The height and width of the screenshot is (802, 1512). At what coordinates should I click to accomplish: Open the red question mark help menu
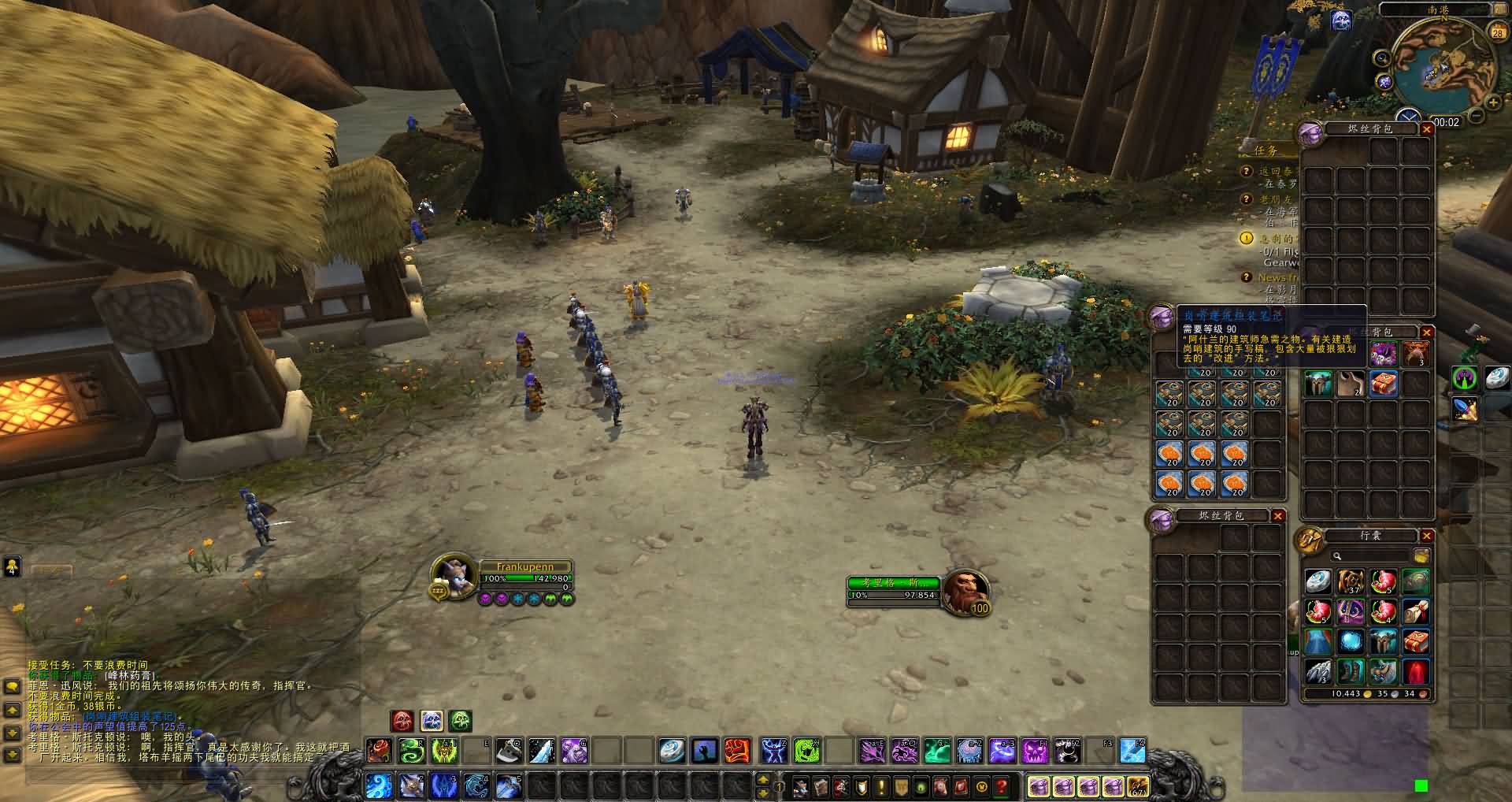tap(1002, 786)
